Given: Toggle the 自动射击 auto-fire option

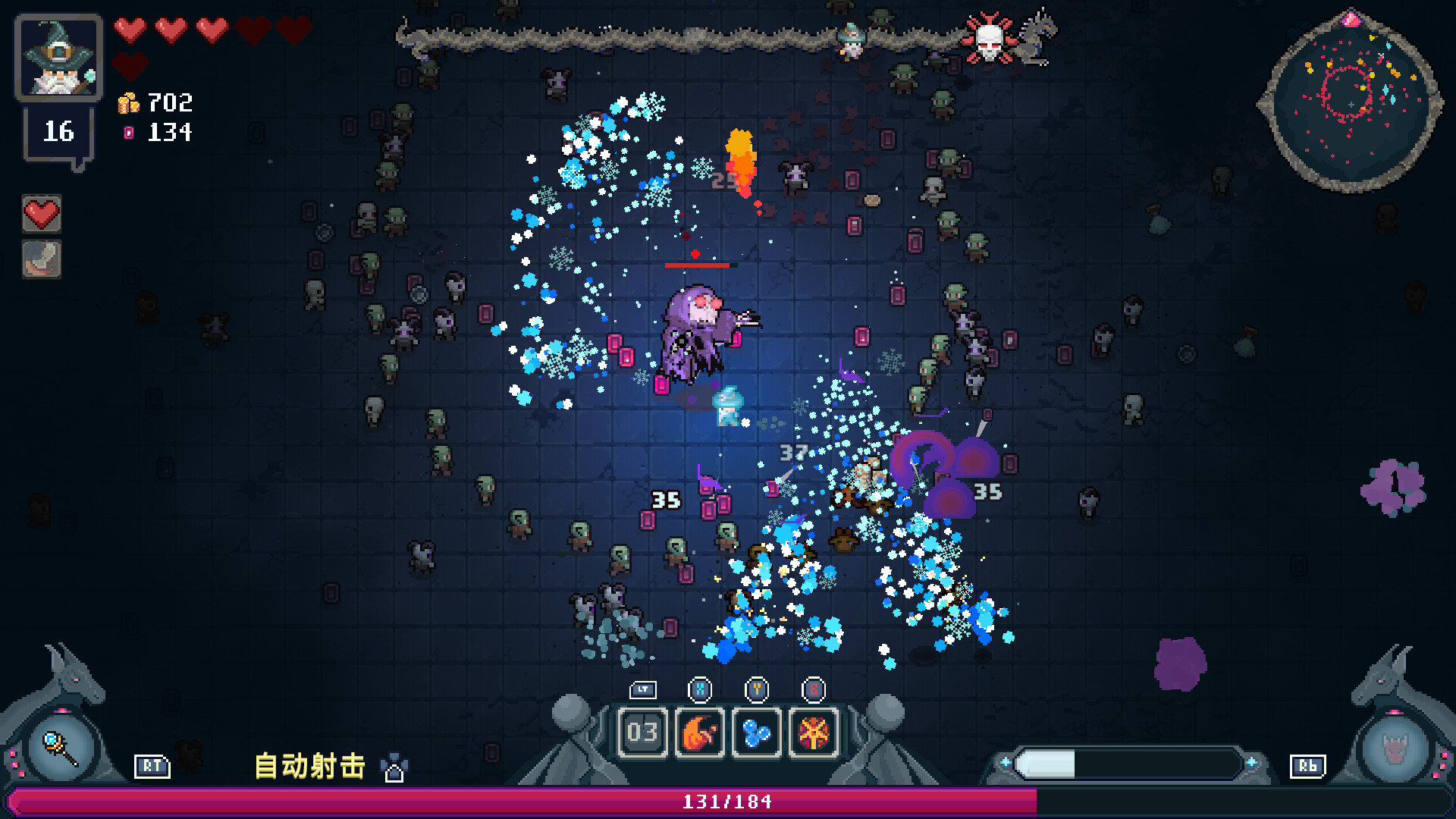Looking at the screenshot, I should [309, 766].
